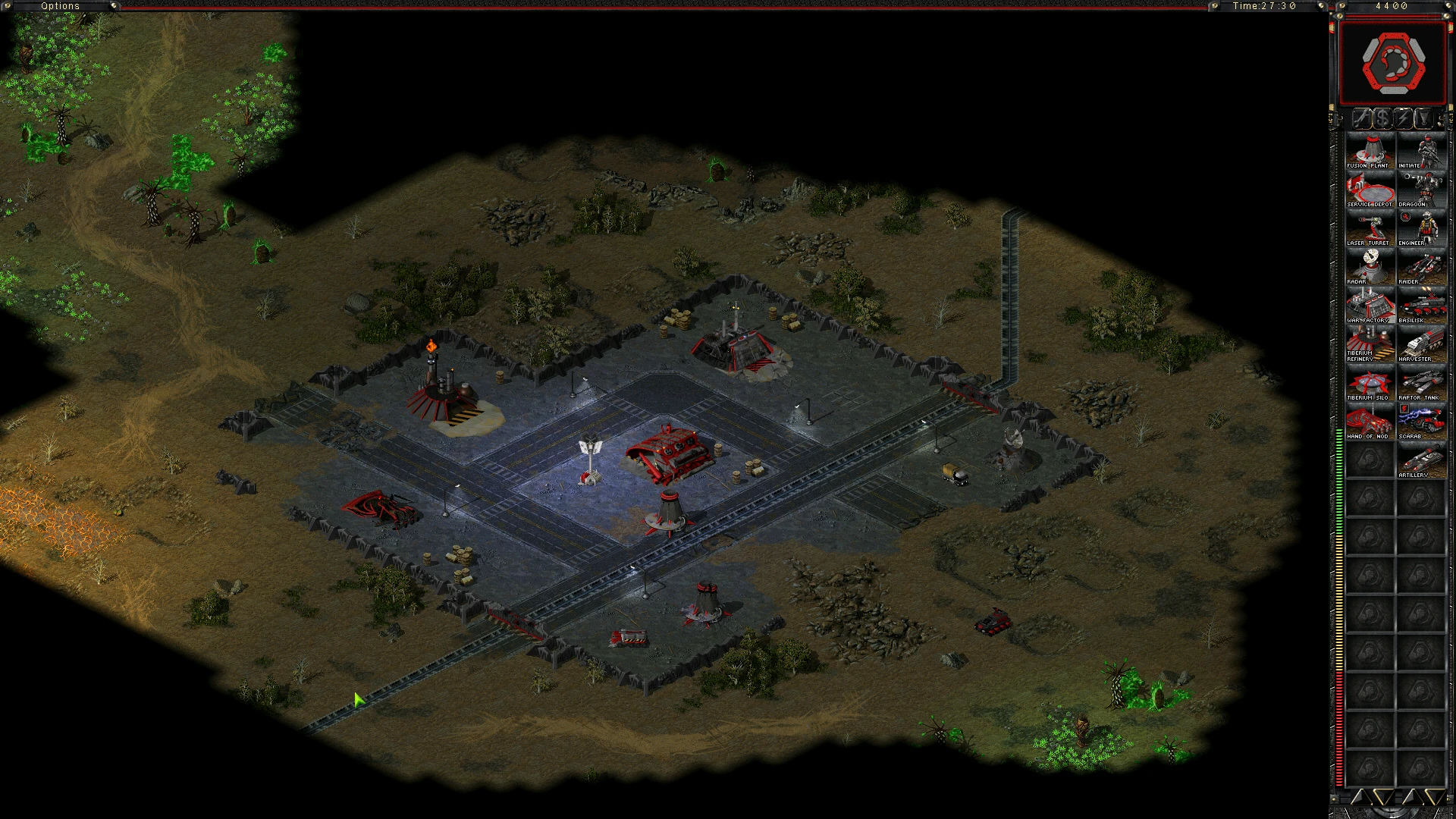Toggle the dollar-sign sell mode
The image size is (1456, 819).
pos(1382,118)
